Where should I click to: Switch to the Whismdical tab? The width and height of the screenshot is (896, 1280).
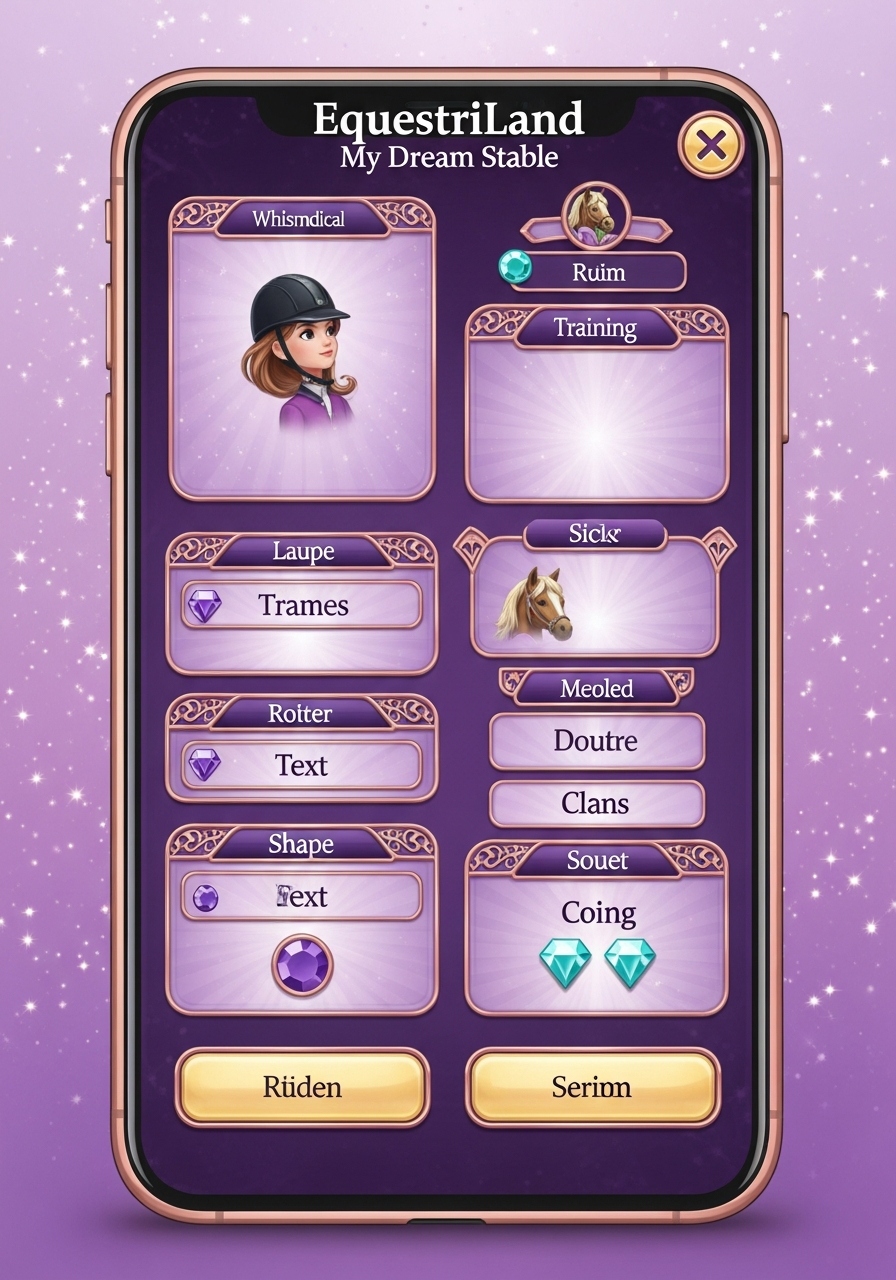(299, 219)
